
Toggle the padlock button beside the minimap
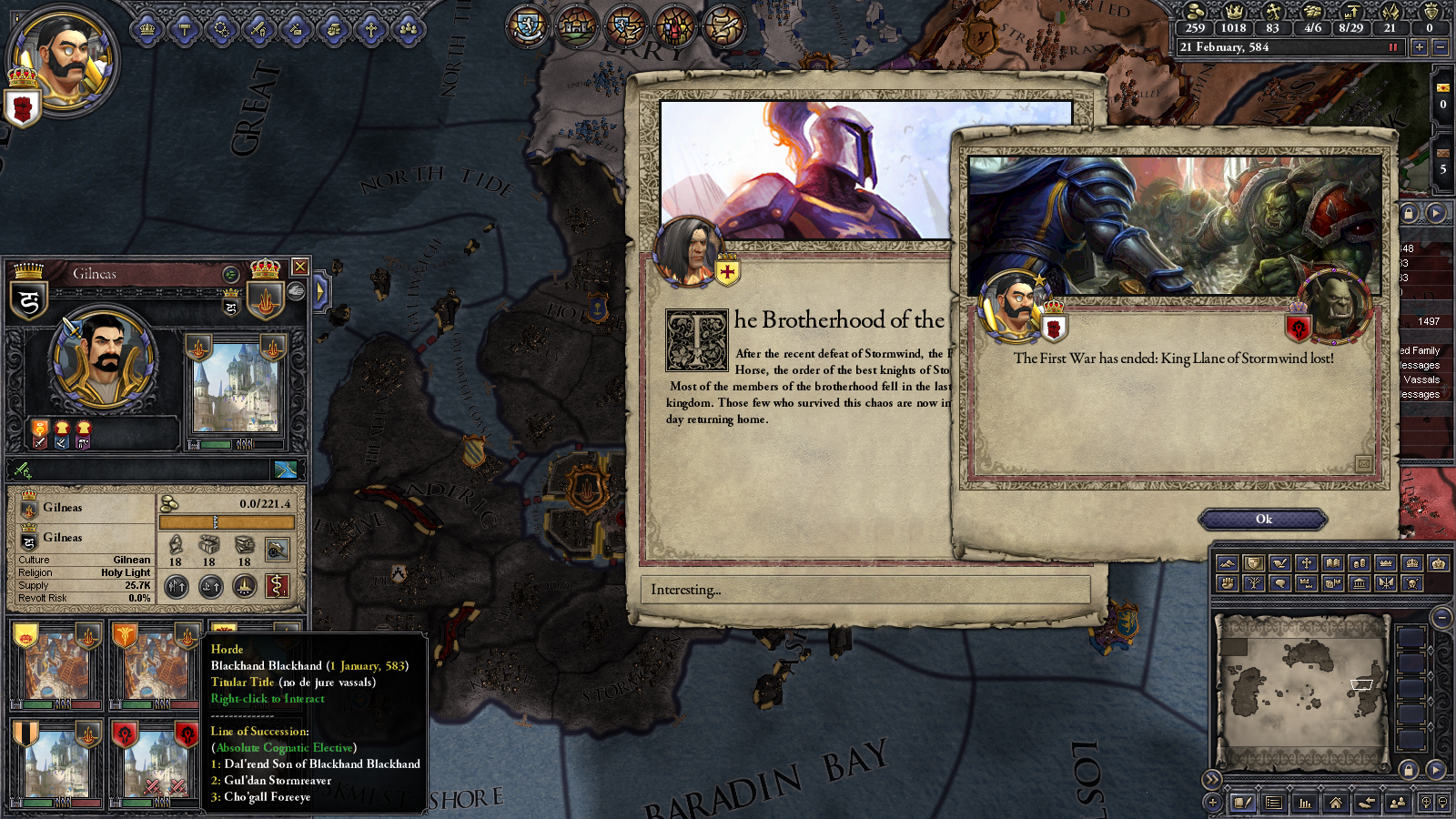1409,770
